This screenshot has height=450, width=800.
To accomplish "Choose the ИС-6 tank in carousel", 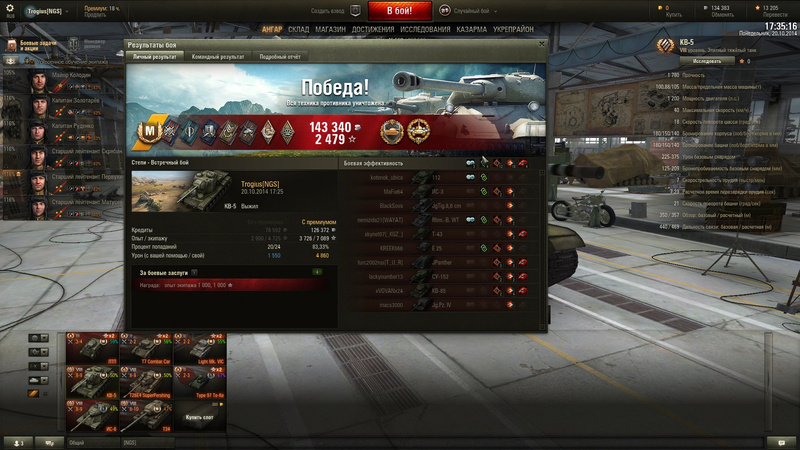I will [x=91, y=413].
